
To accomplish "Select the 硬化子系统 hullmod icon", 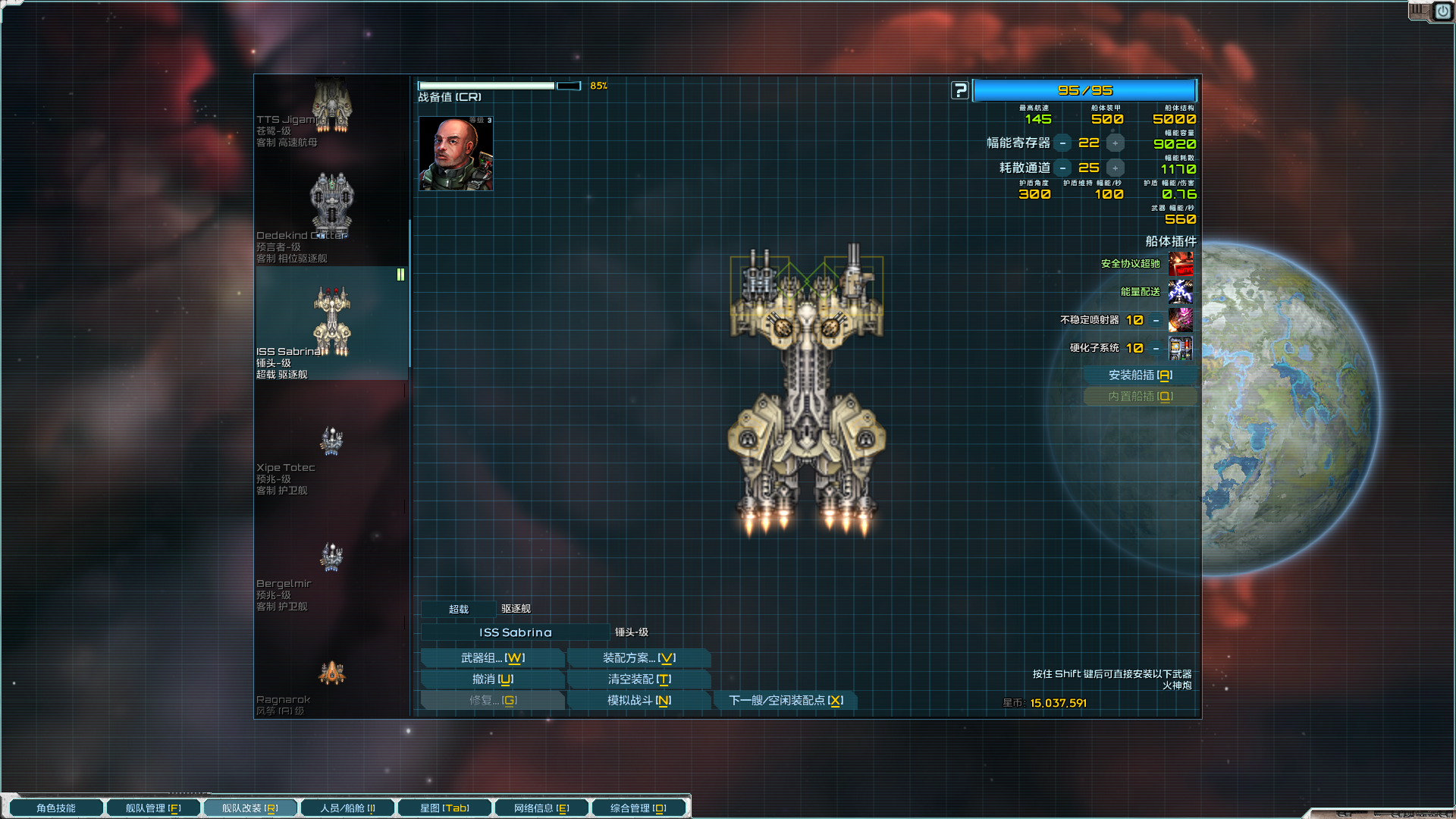I will (1181, 348).
